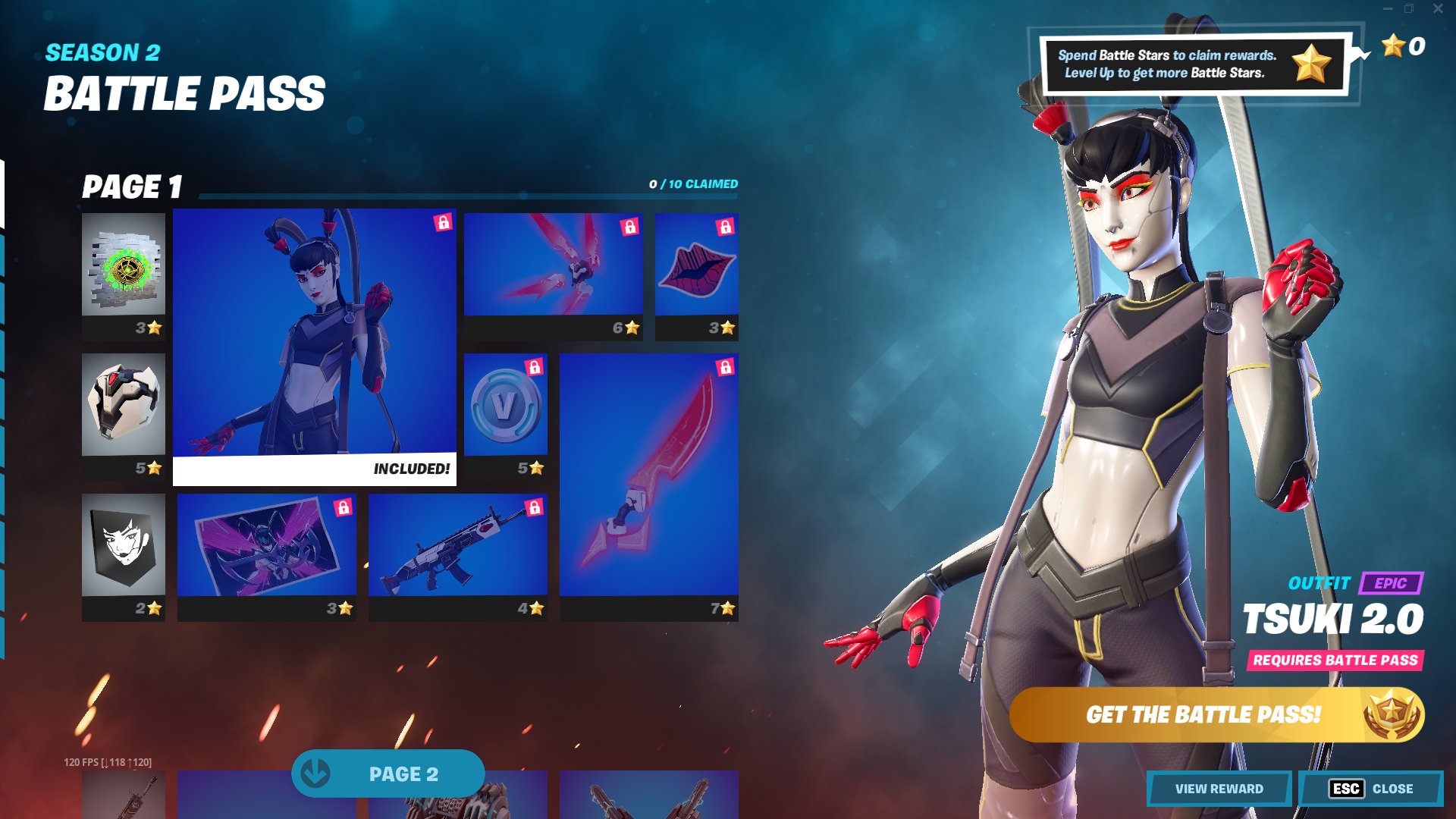View the lips emoticon reward tile
This screenshot has width=1456, height=819.
[695, 273]
